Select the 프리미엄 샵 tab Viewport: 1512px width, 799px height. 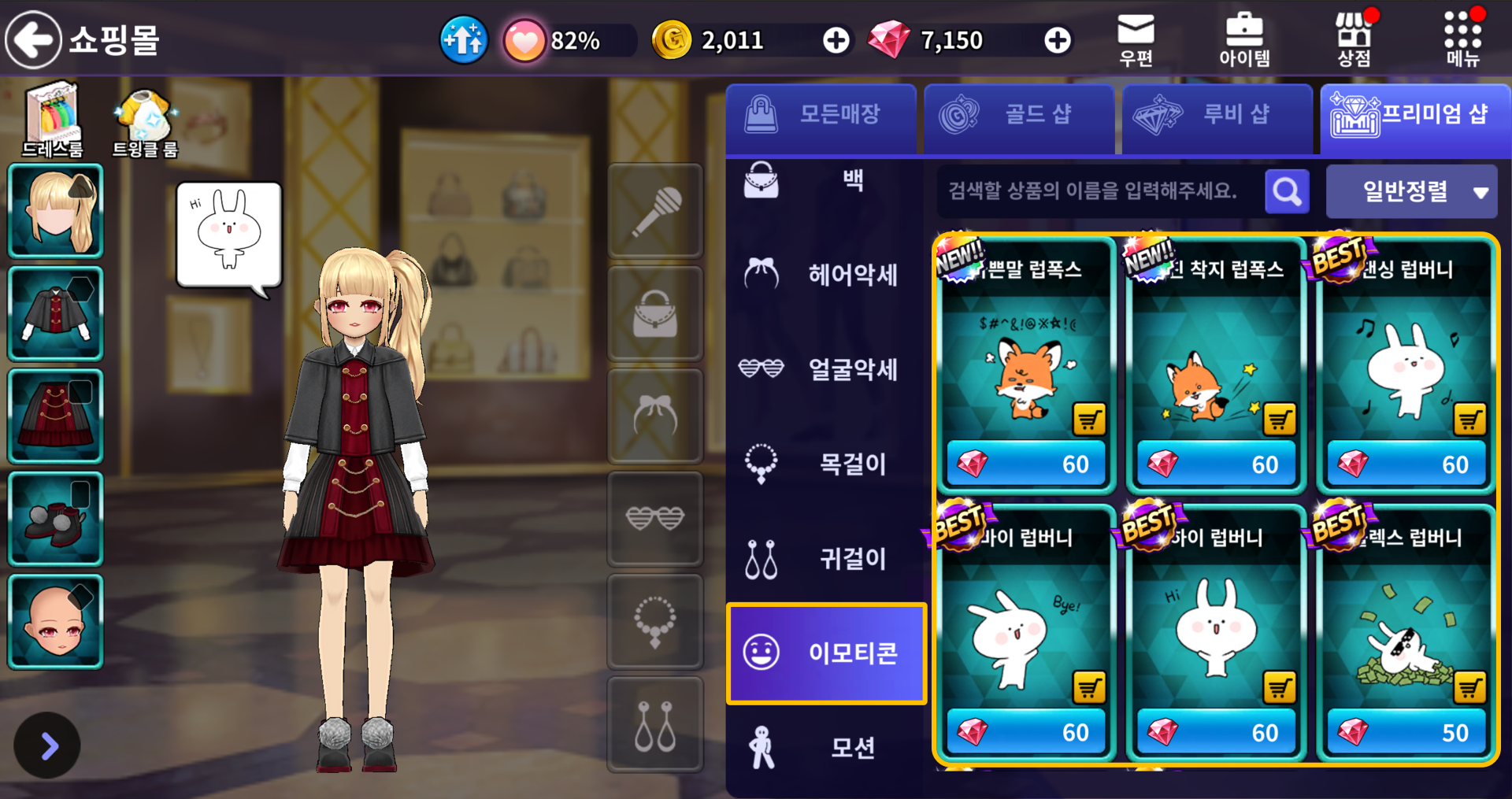(1414, 115)
